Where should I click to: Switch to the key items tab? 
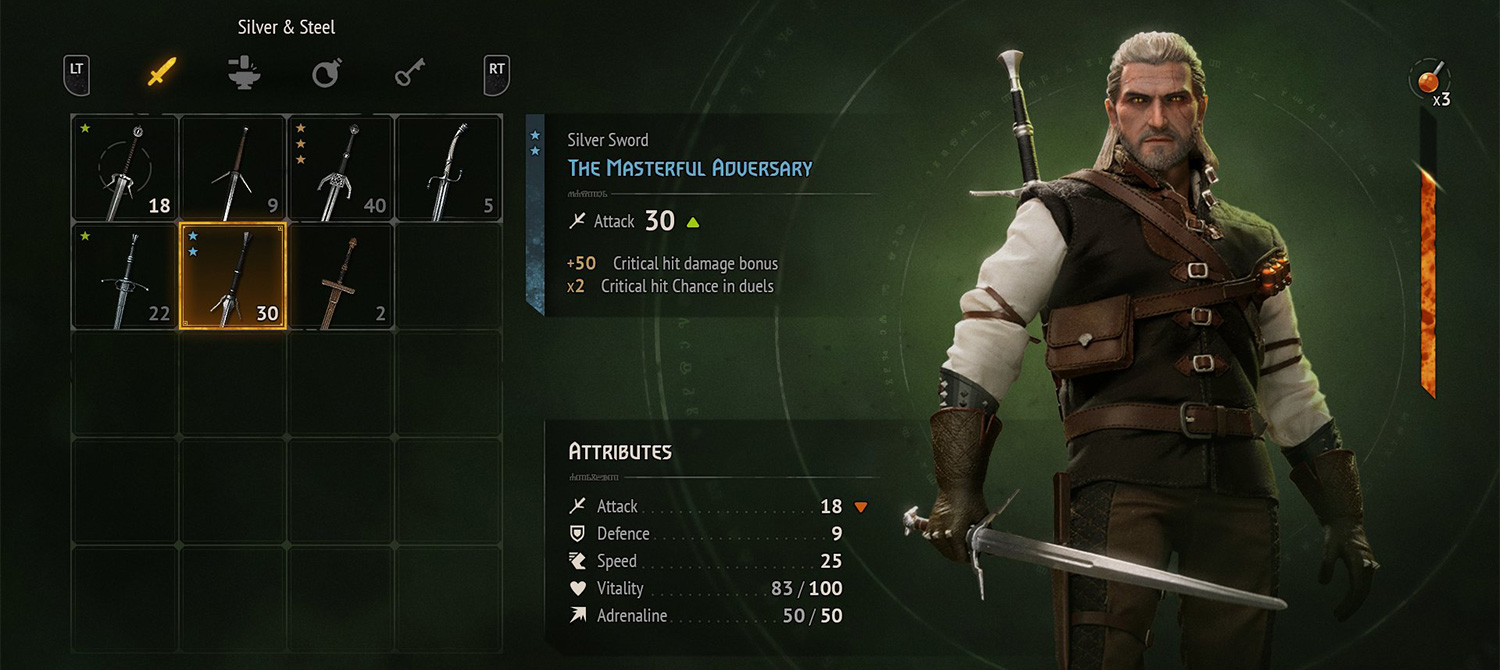pyautogui.click(x=409, y=72)
